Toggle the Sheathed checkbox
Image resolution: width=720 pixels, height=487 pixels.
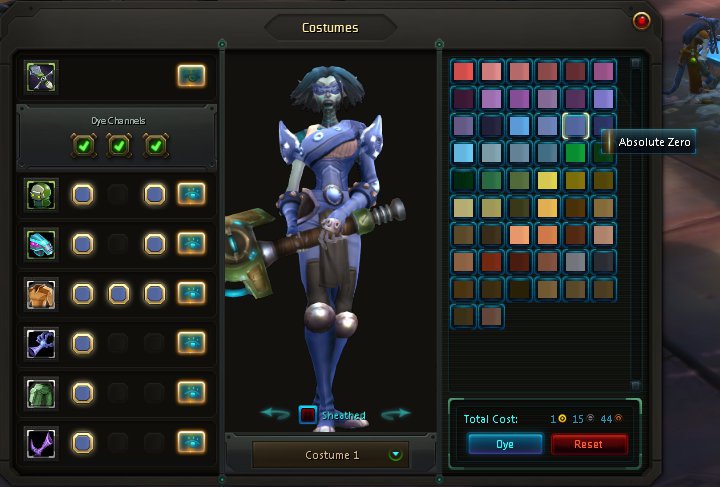[x=308, y=414]
